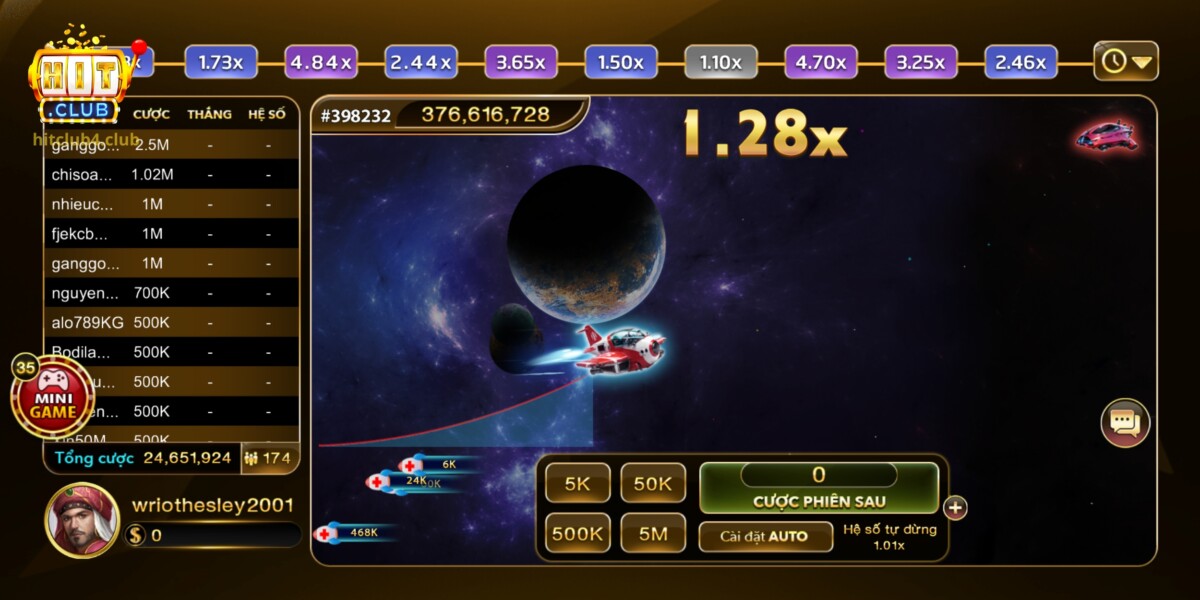Select the 5K bet chip
This screenshot has height=600, width=1200.
(x=578, y=484)
